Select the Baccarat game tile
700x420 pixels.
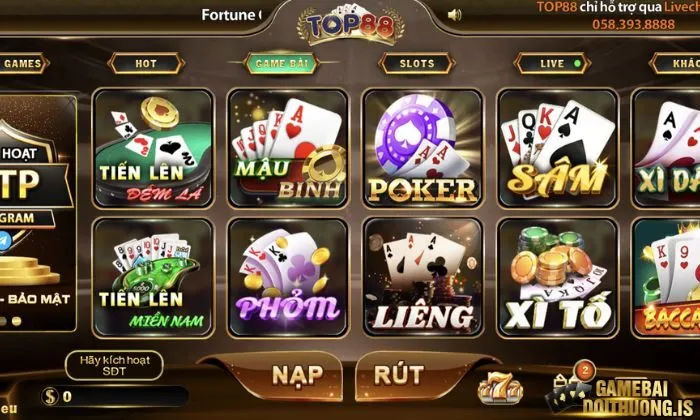point(668,276)
